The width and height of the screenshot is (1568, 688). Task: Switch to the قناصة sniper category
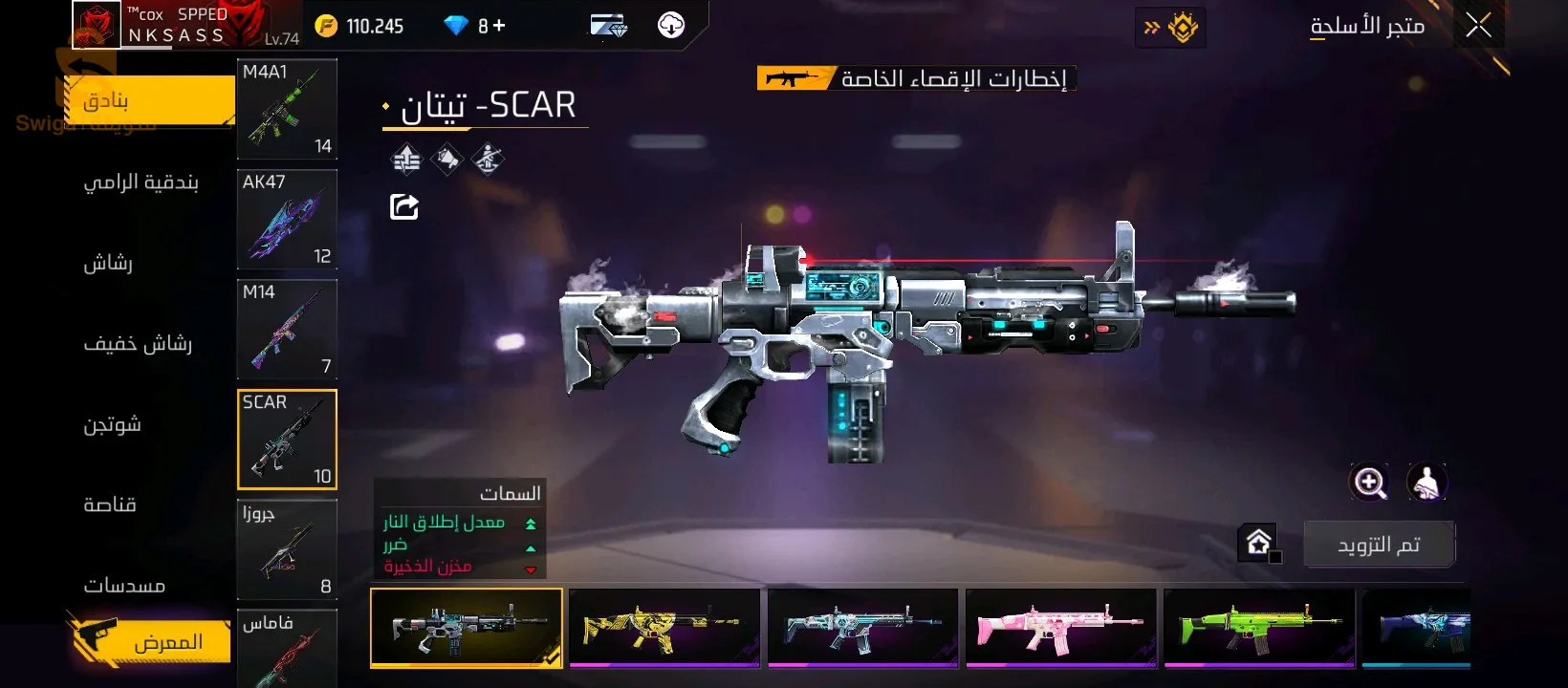[x=110, y=505]
